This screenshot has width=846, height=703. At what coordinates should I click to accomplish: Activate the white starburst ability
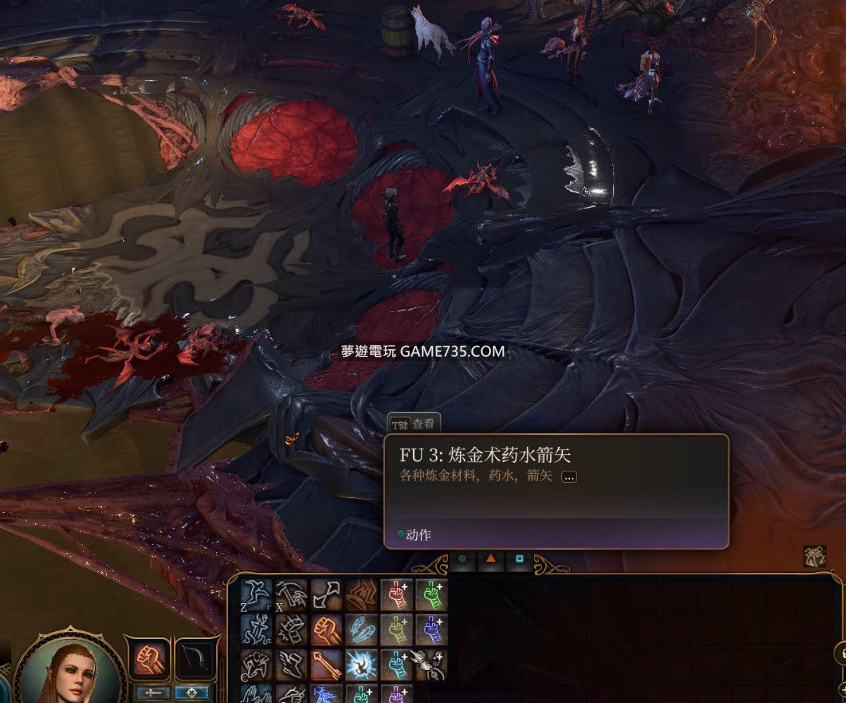[x=361, y=663]
